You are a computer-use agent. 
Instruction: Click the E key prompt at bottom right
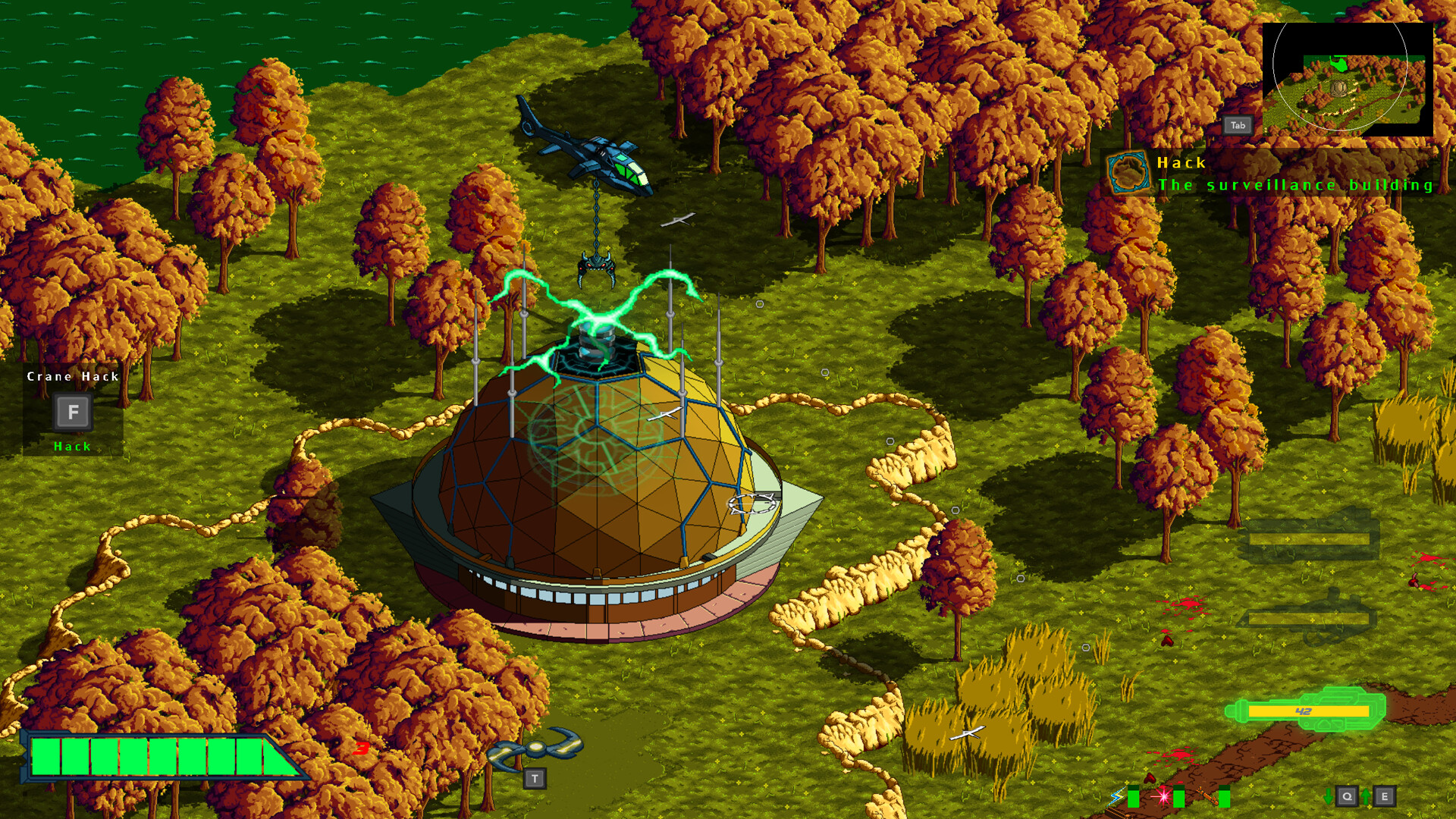[x=1385, y=797]
